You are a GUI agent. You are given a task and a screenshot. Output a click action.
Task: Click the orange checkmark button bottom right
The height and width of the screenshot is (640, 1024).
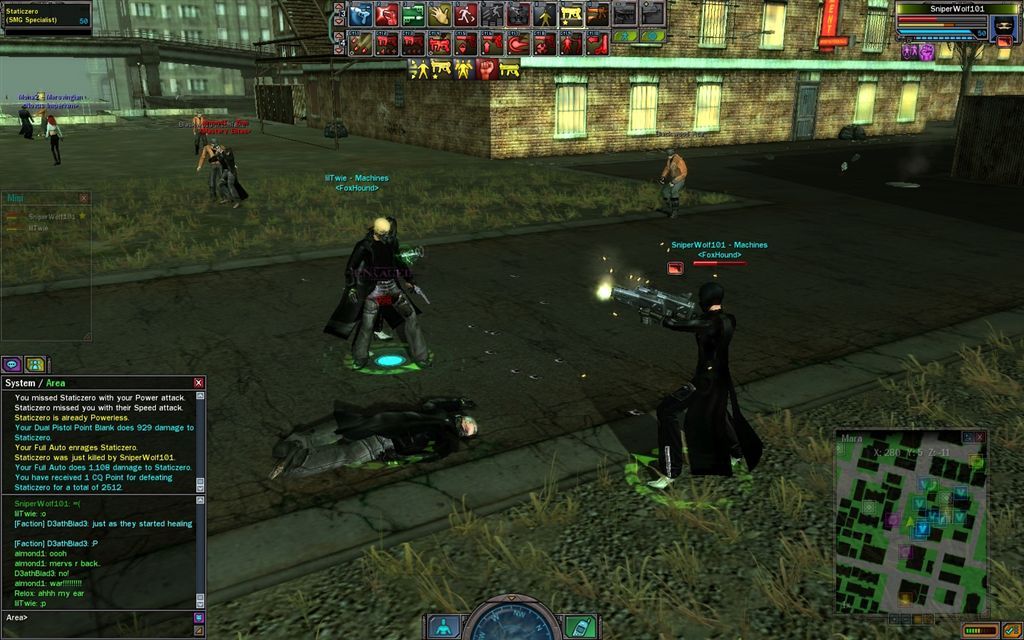(x=1012, y=630)
